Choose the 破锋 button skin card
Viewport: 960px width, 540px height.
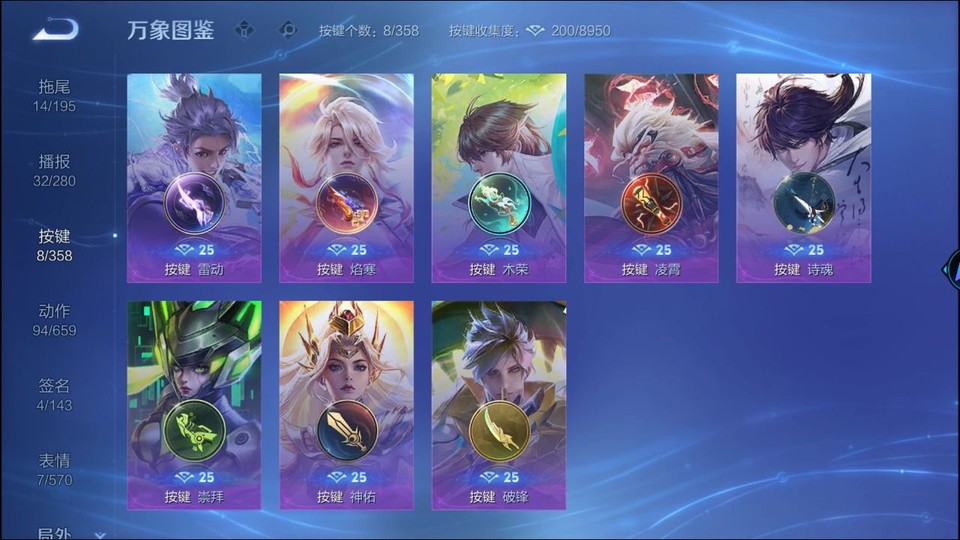[x=499, y=405]
